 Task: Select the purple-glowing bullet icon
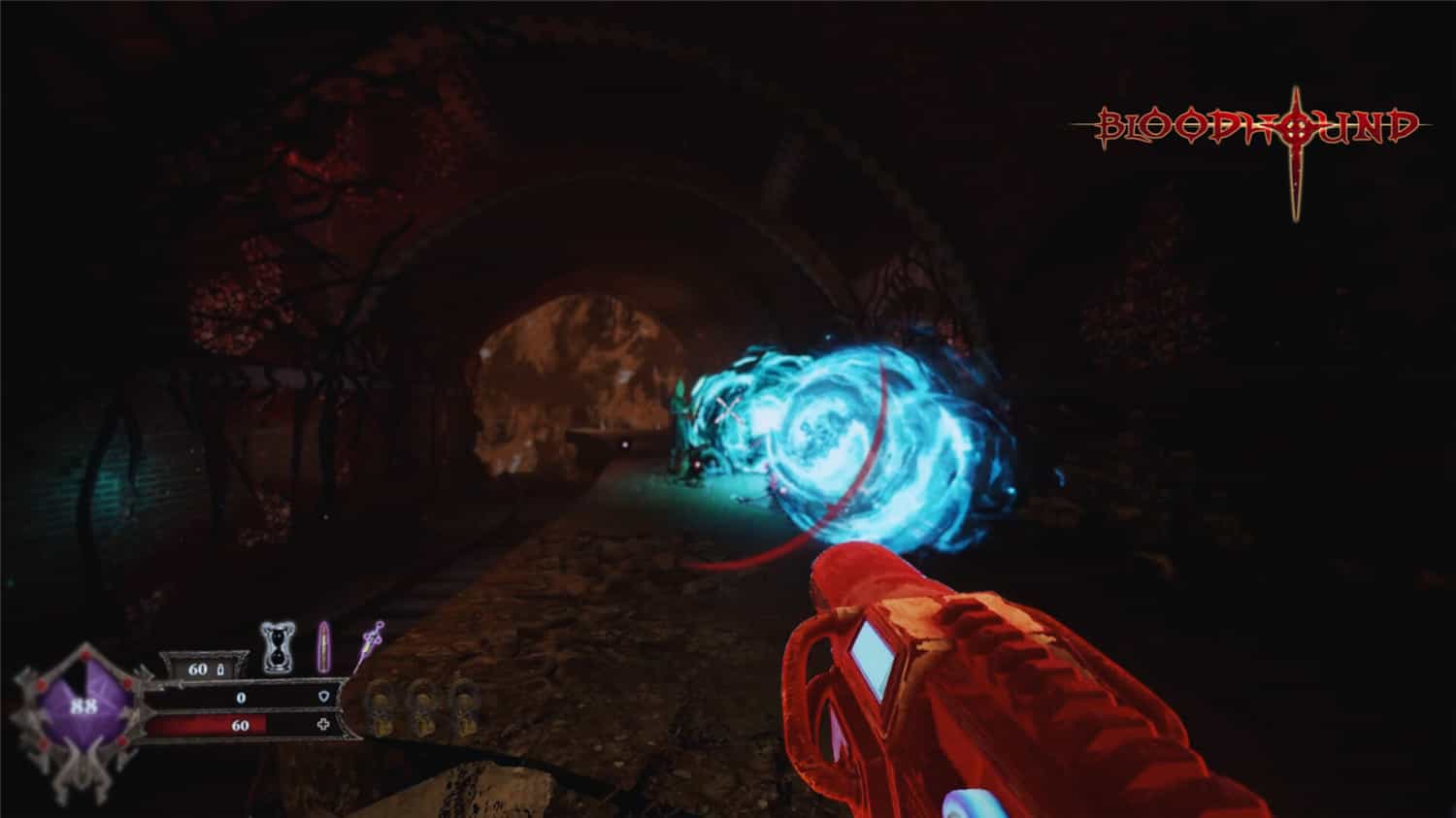click(323, 648)
